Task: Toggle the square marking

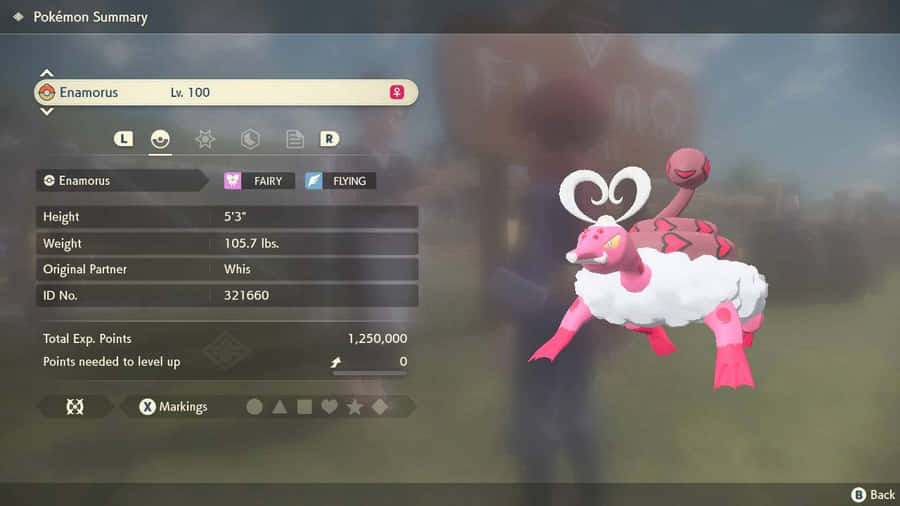Action: click(x=305, y=407)
